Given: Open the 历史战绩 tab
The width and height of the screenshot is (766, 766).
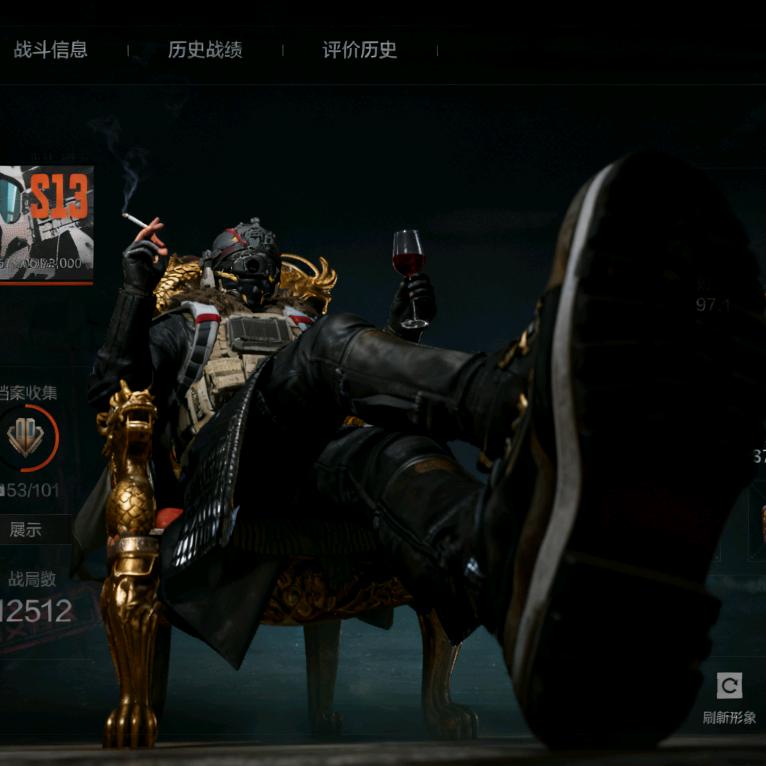Looking at the screenshot, I should (x=205, y=50).
